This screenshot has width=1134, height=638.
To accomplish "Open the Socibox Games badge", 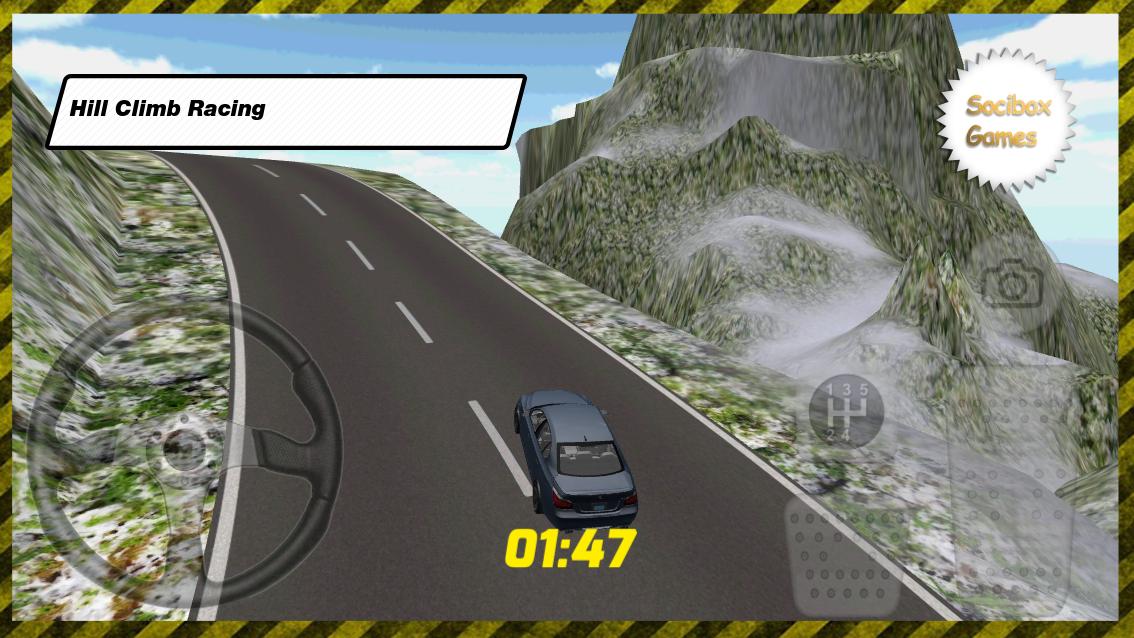I will point(1006,121).
